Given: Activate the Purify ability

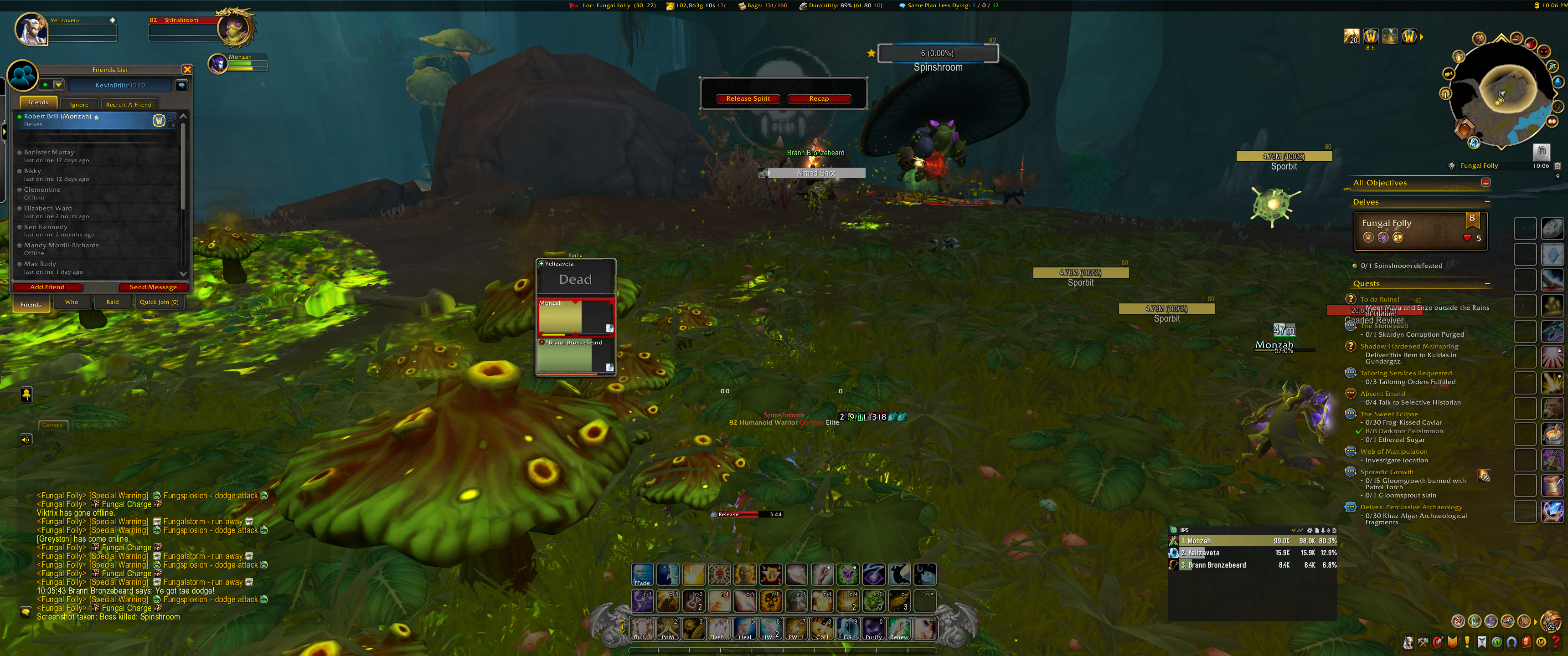Looking at the screenshot, I should point(873,629).
